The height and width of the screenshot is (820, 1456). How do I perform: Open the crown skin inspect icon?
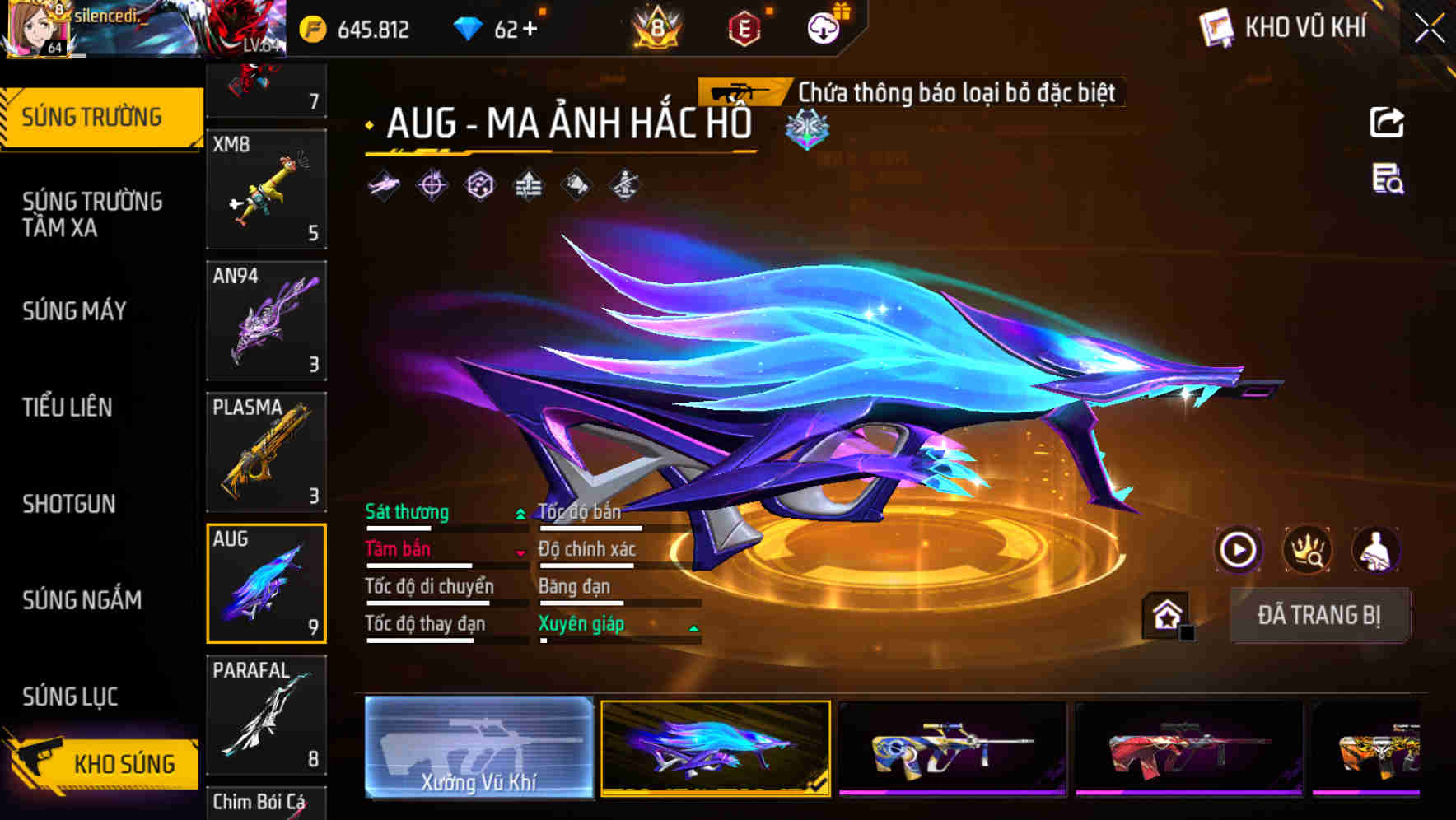[1306, 549]
